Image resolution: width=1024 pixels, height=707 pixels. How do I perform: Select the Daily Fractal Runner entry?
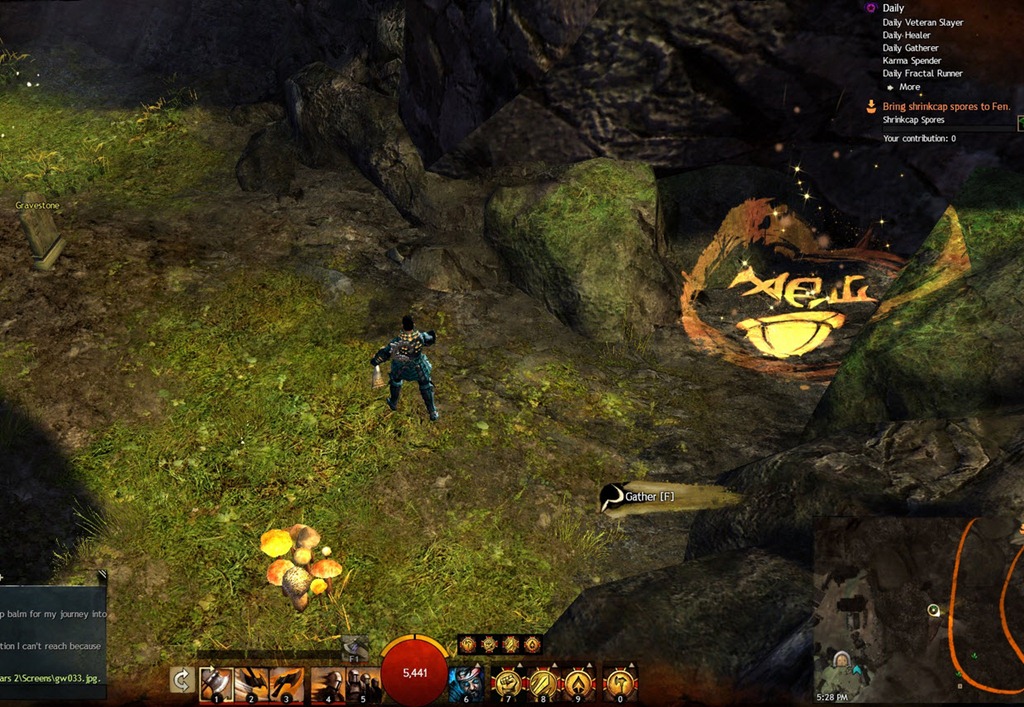pos(920,74)
